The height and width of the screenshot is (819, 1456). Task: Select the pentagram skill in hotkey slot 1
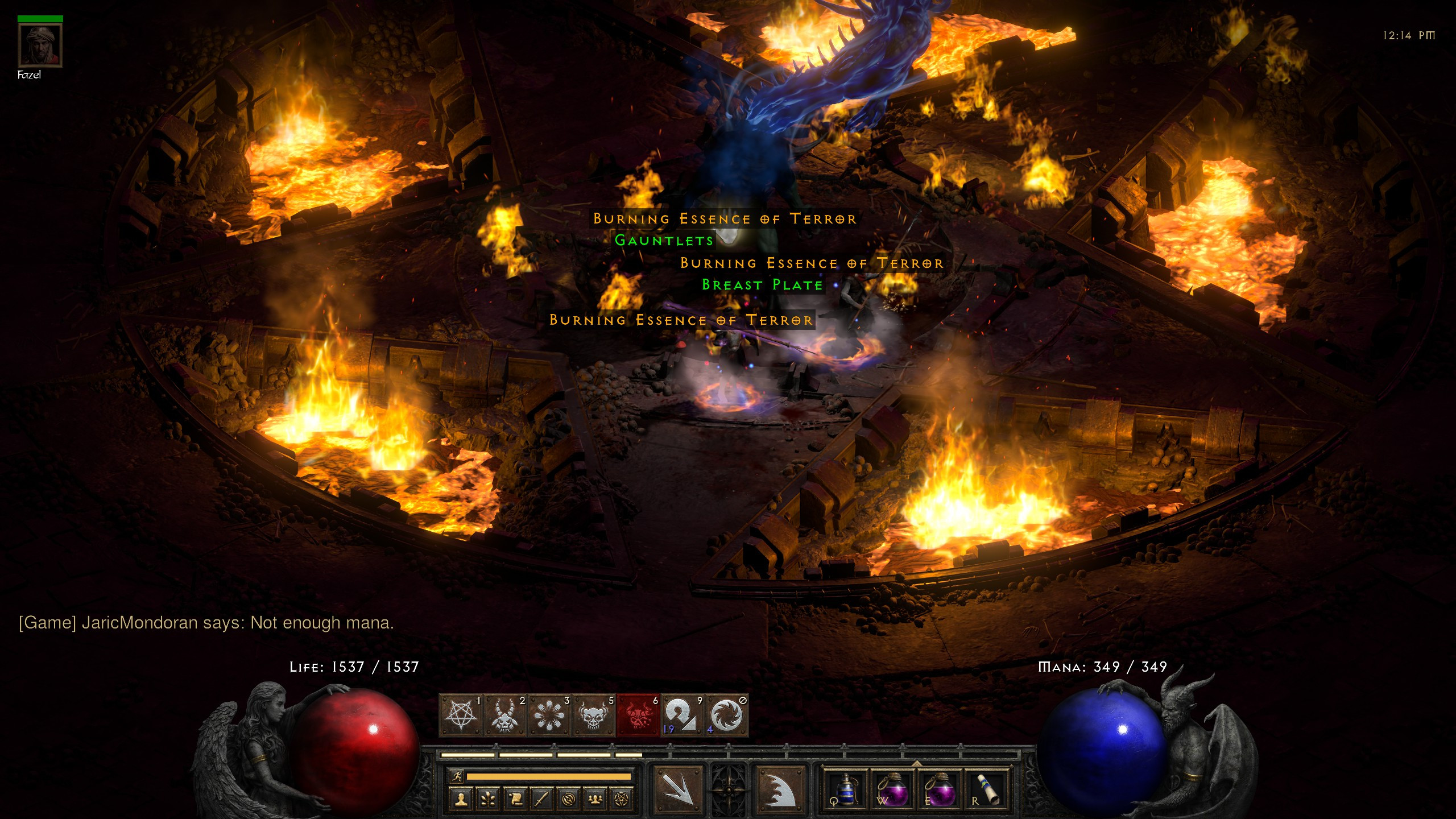[x=461, y=715]
